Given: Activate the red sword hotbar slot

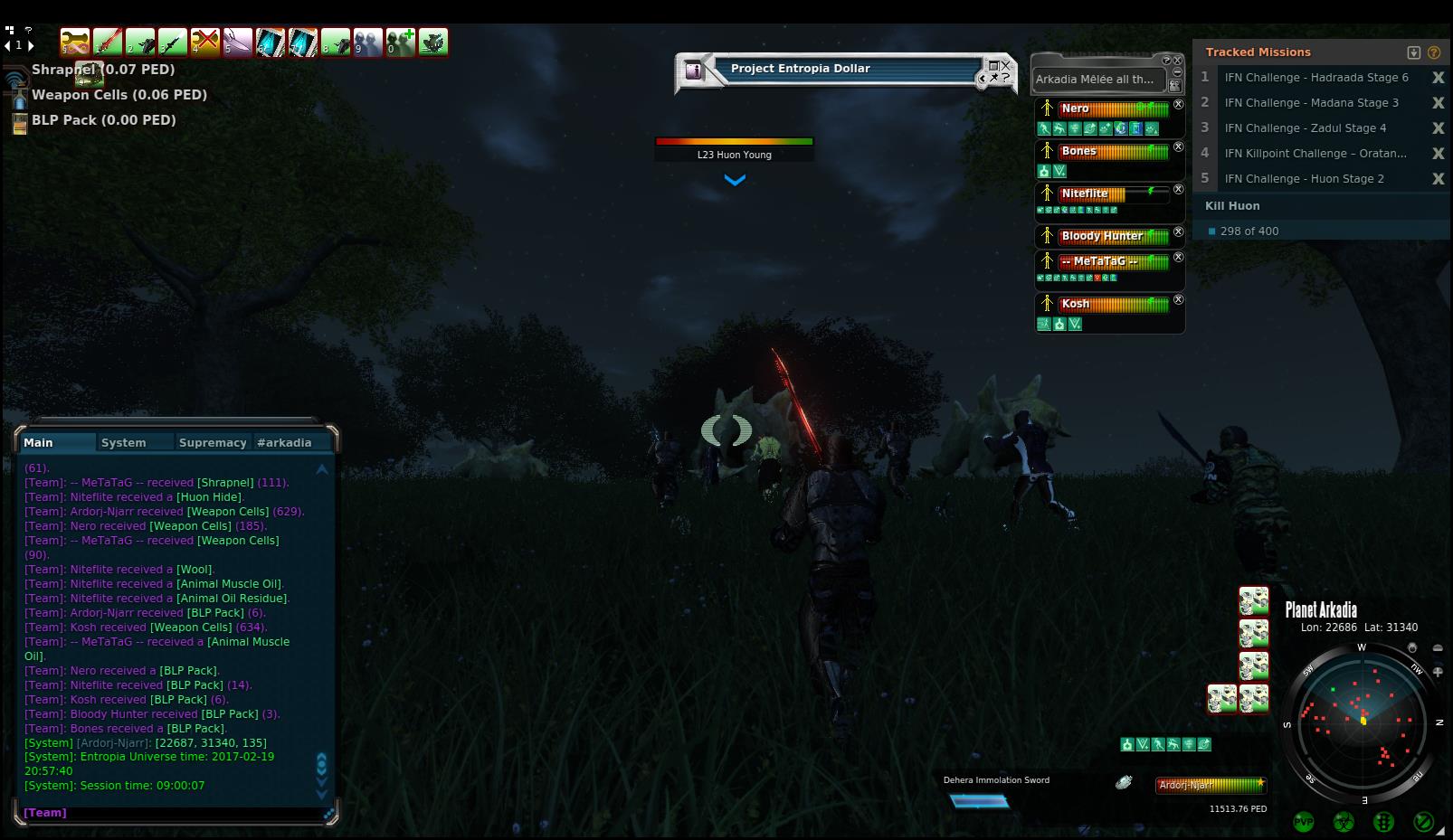Looking at the screenshot, I should [x=108, y=42].
